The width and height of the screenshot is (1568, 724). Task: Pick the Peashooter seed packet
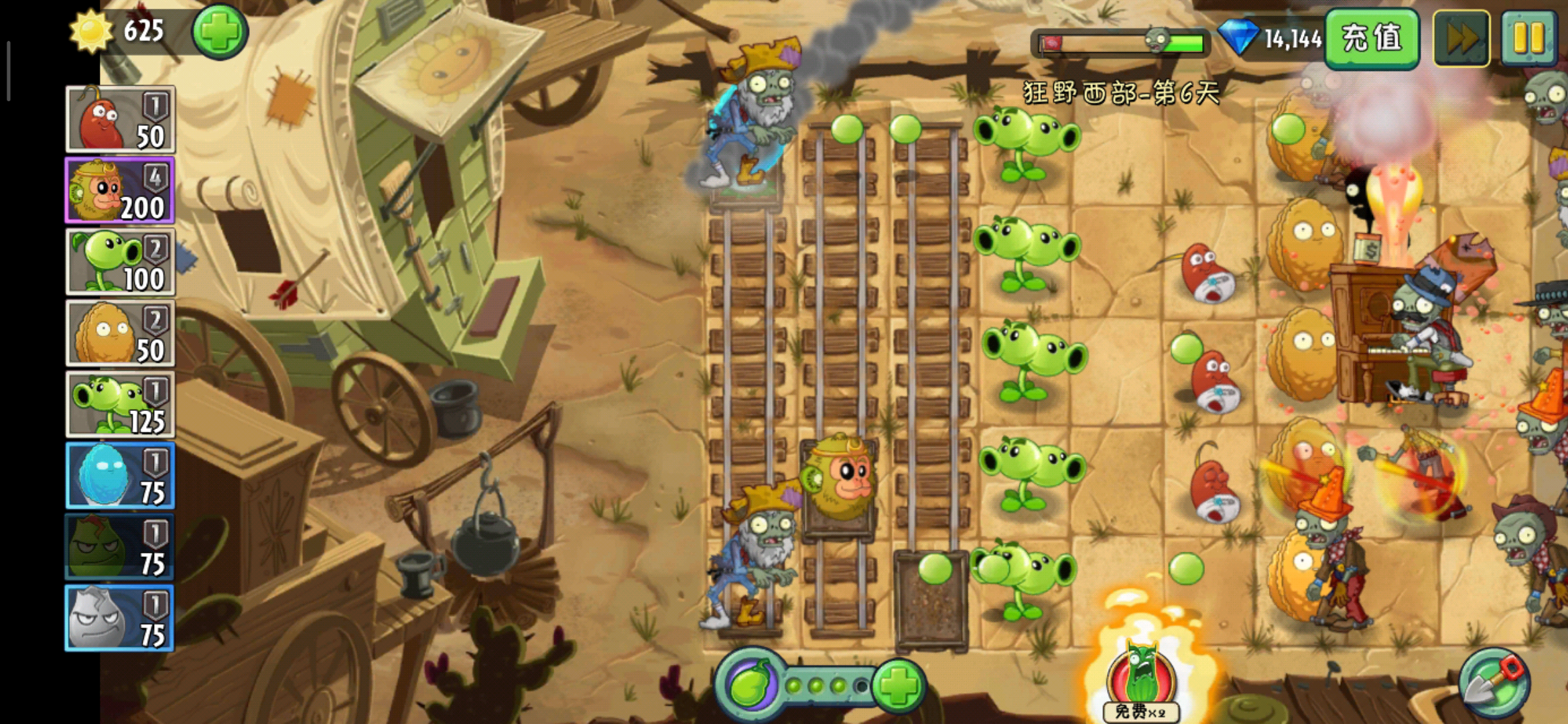[121, 262]
